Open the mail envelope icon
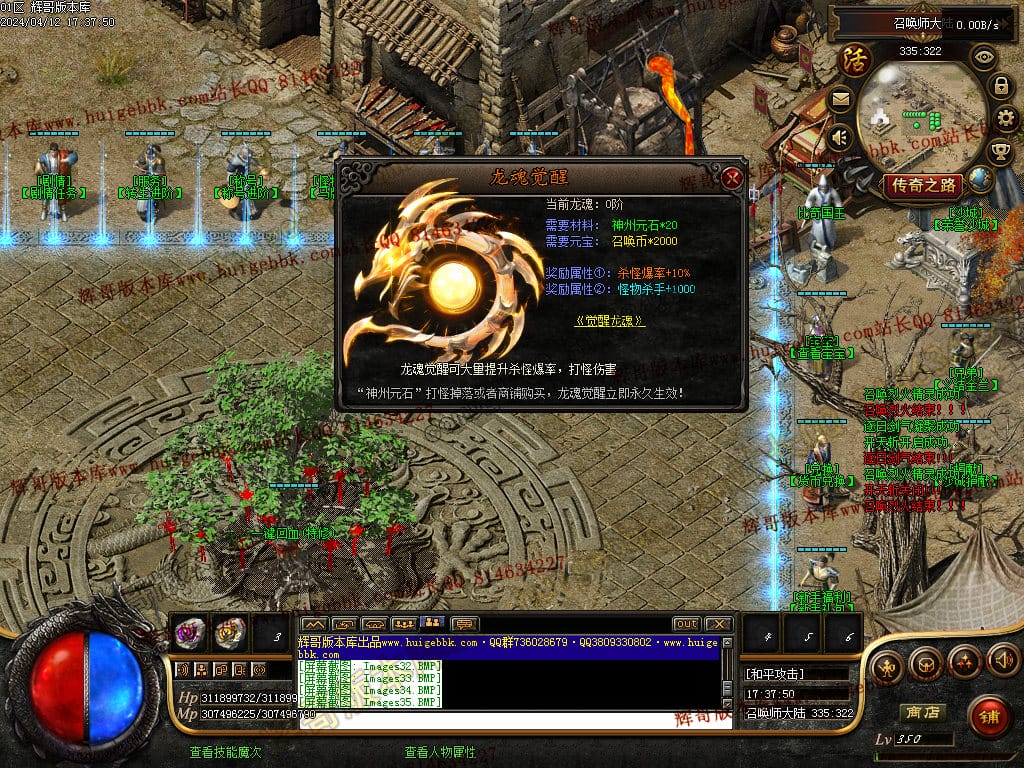The width and height of the screenshot is (1024, 768). pos(840,99)
